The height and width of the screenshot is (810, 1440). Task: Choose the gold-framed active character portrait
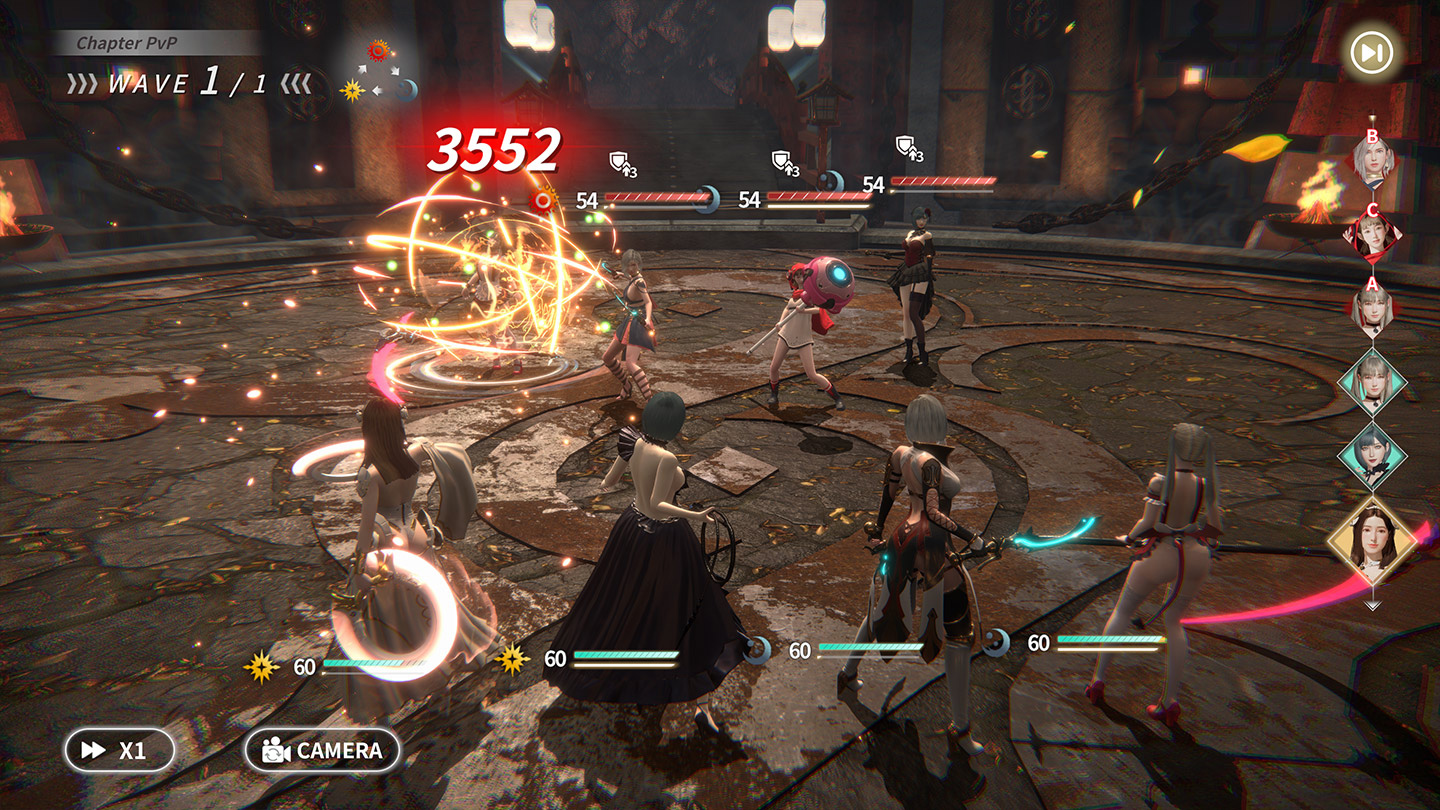pyautogui.click(x=1372, y=544)
